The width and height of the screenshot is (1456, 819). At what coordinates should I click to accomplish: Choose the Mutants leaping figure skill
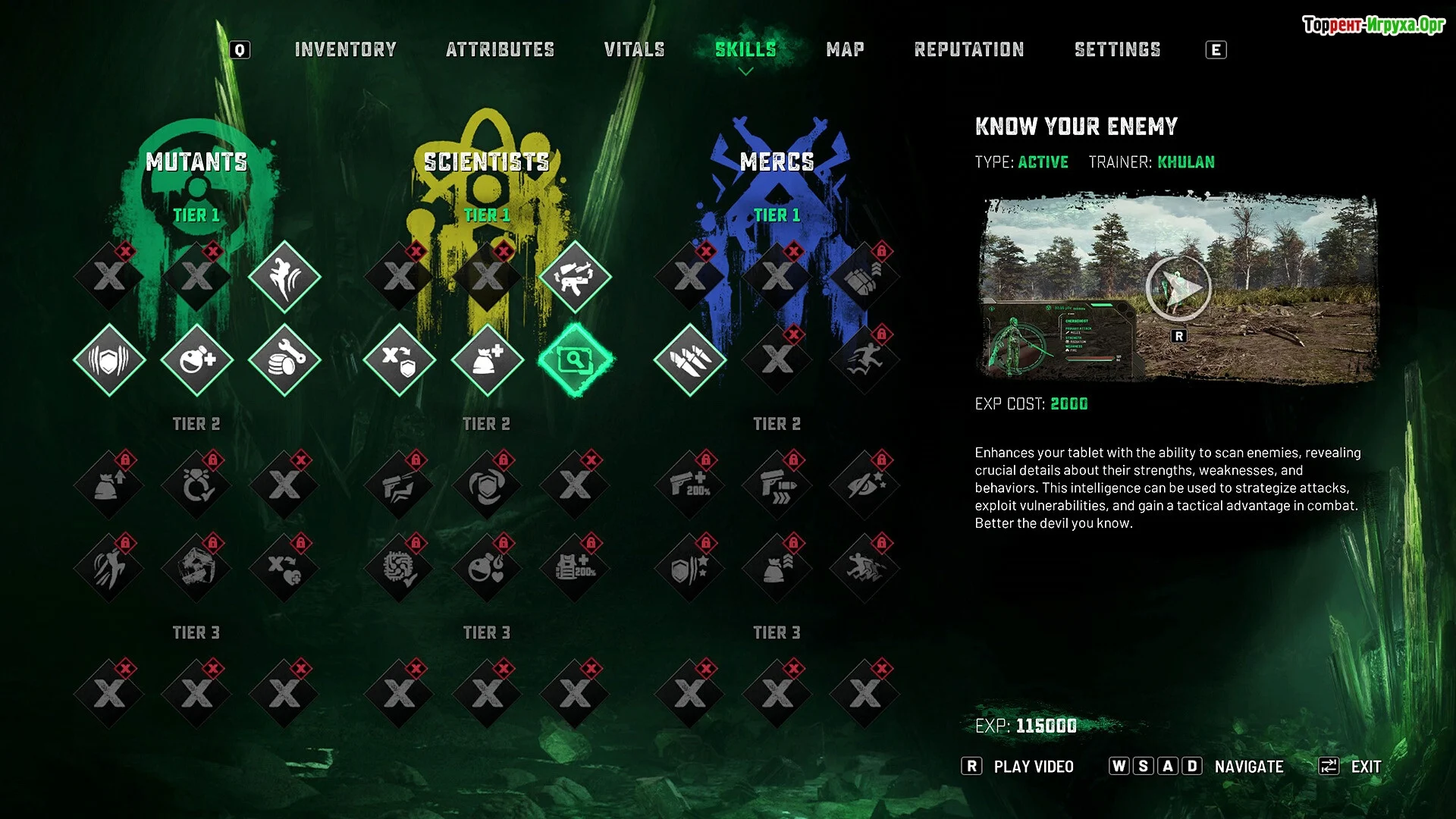click(x=284, y=277)
